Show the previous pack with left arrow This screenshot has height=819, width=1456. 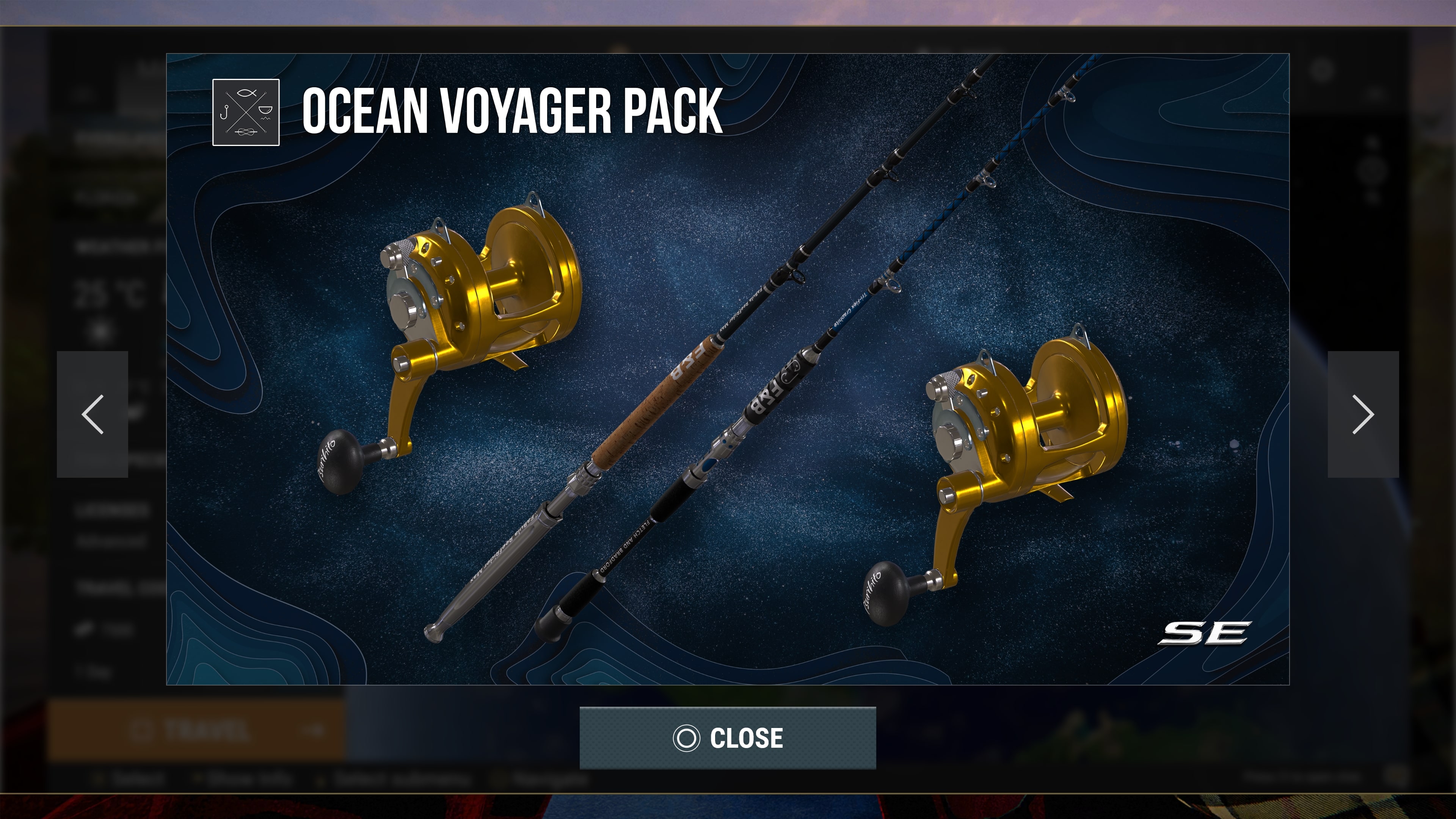point(92,414)
